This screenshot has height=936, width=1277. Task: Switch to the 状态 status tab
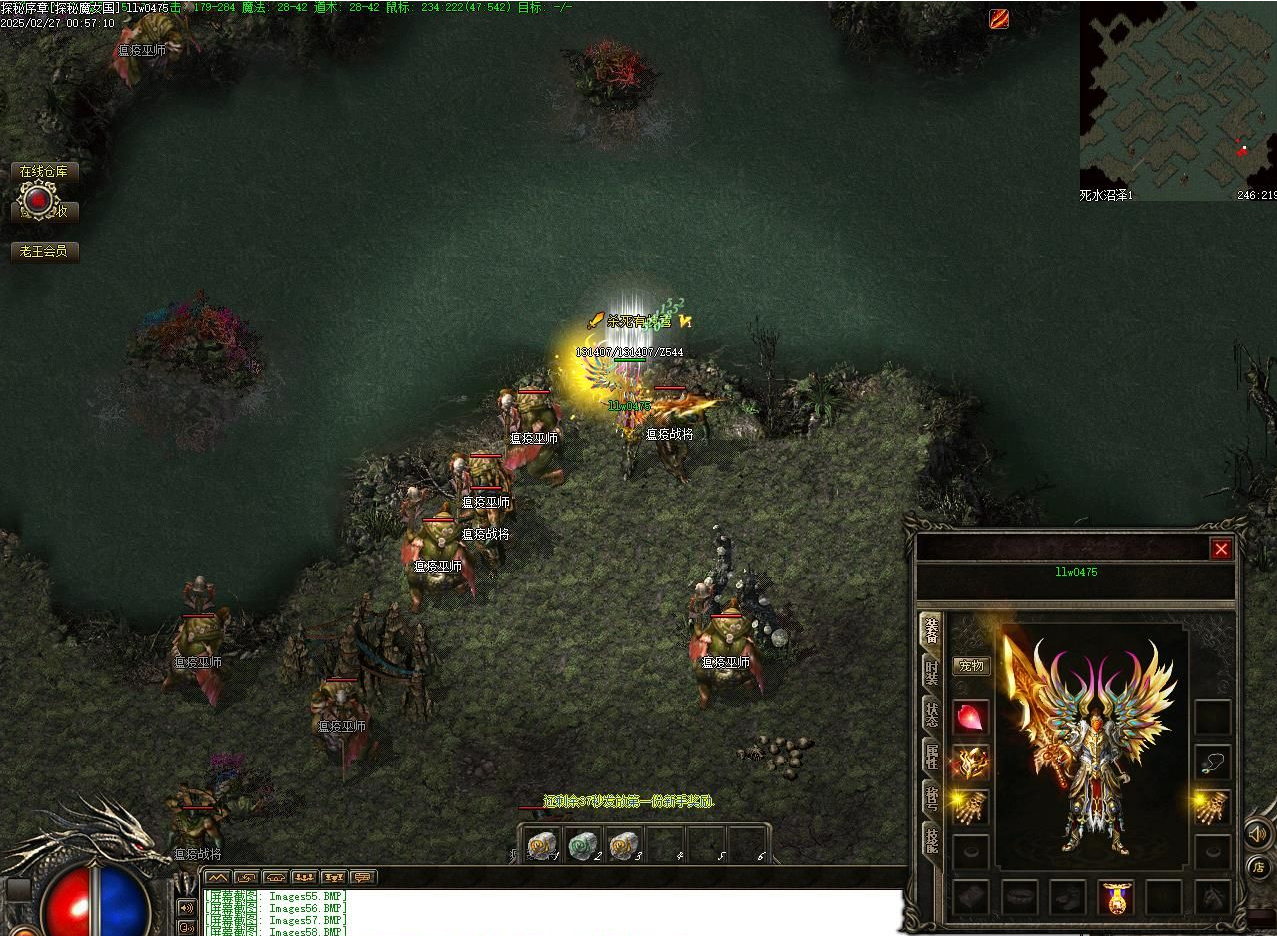[931, 714]
